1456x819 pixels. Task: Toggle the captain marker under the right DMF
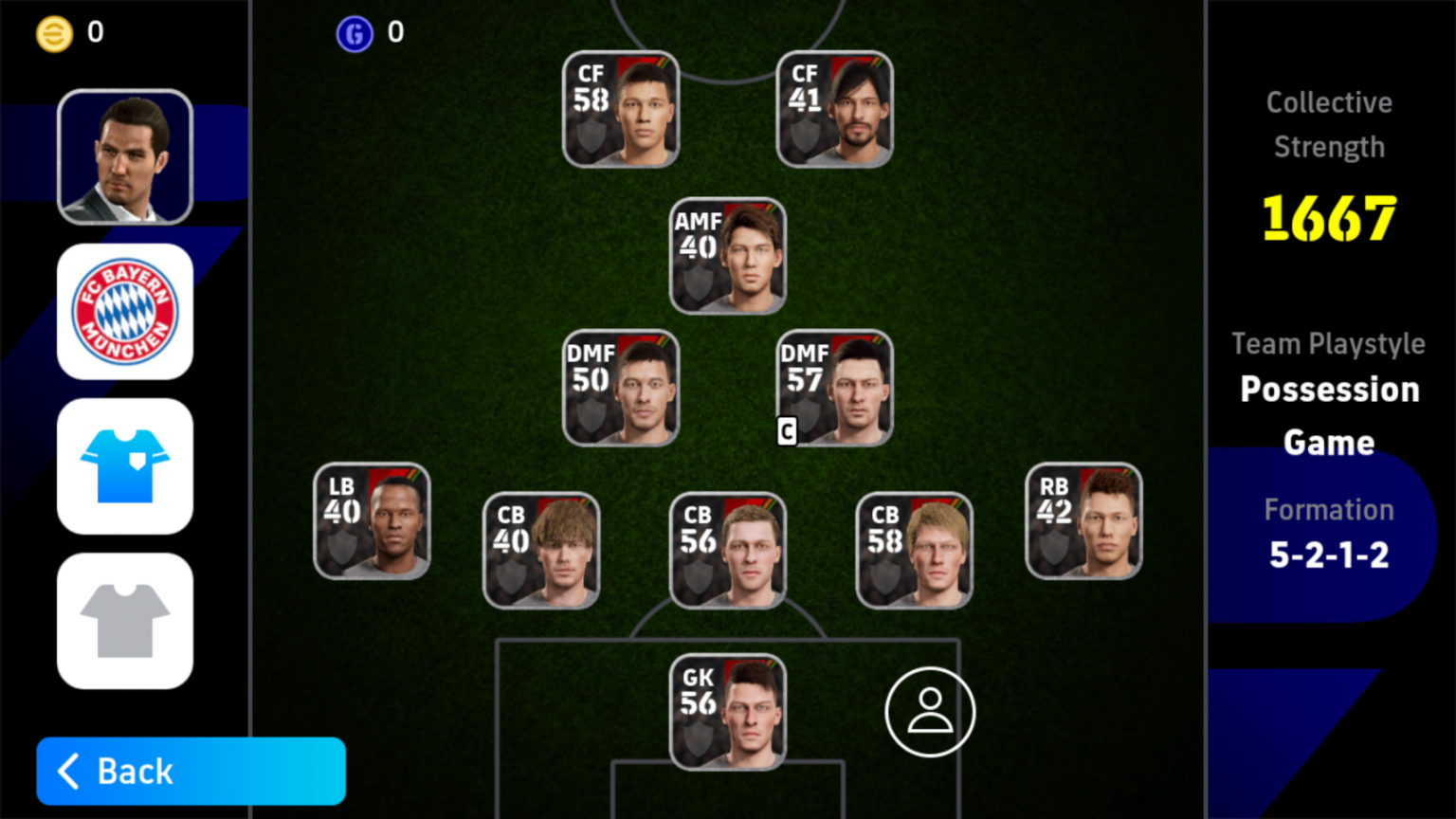click(787, 431)
